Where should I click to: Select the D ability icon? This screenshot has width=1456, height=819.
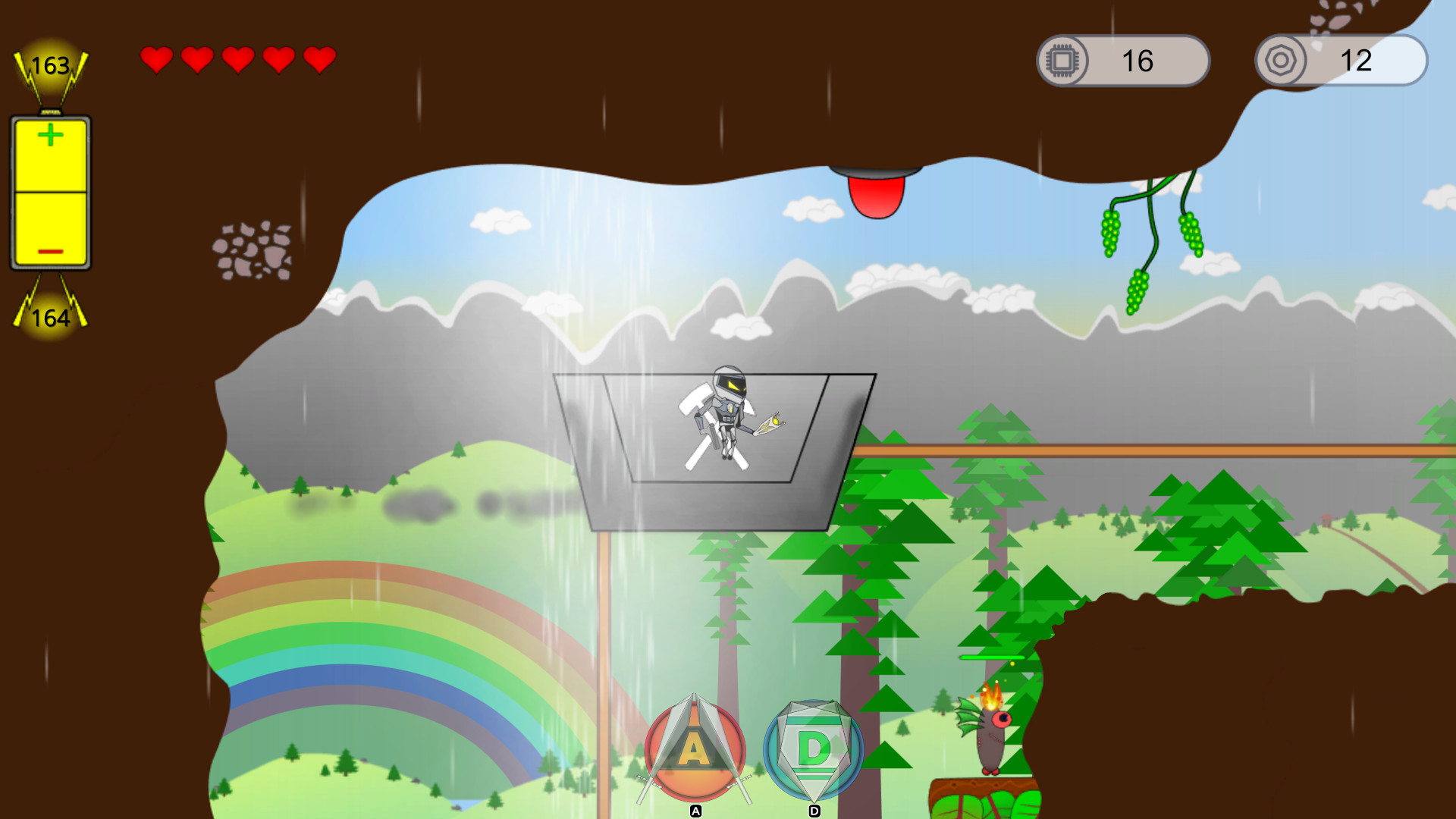click(813, 747)
